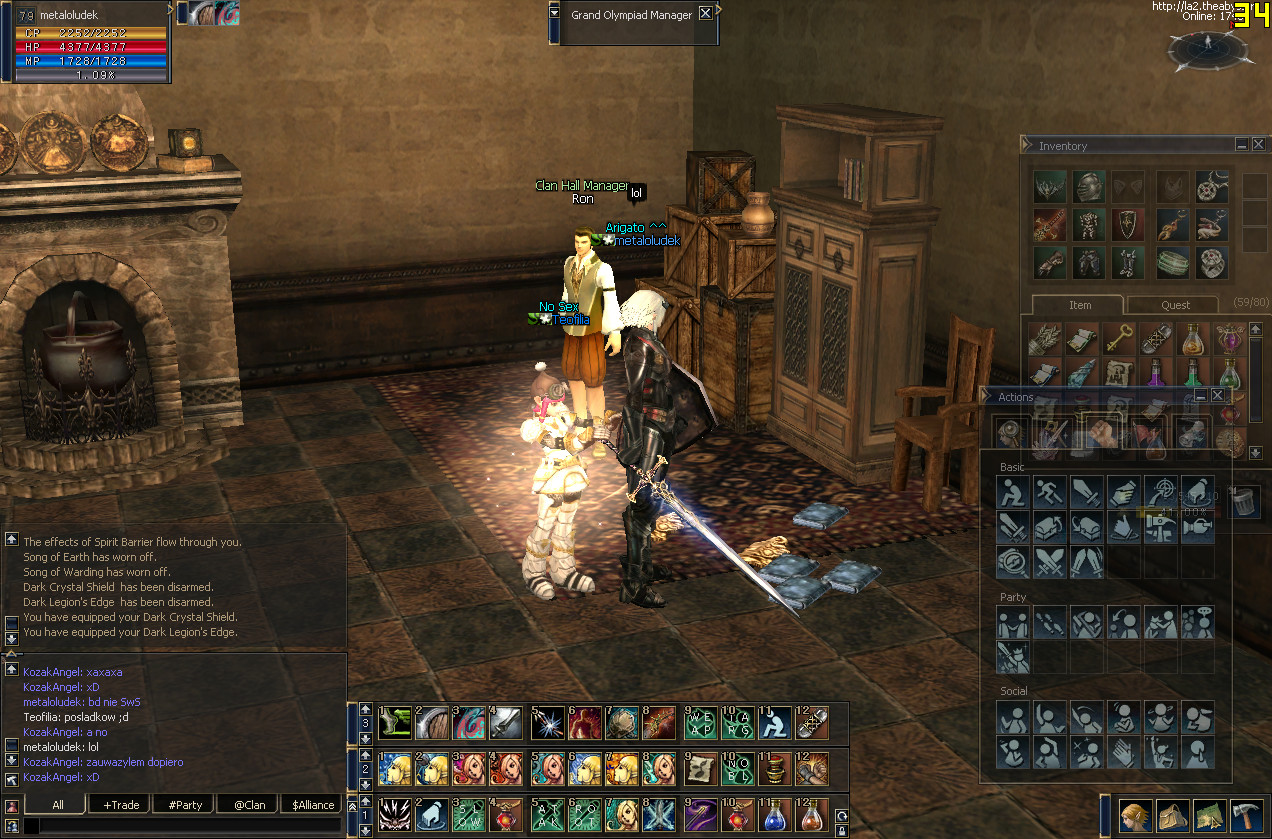Close the Inventory window
1272x839 pixels.
[x=1258, y=145]
